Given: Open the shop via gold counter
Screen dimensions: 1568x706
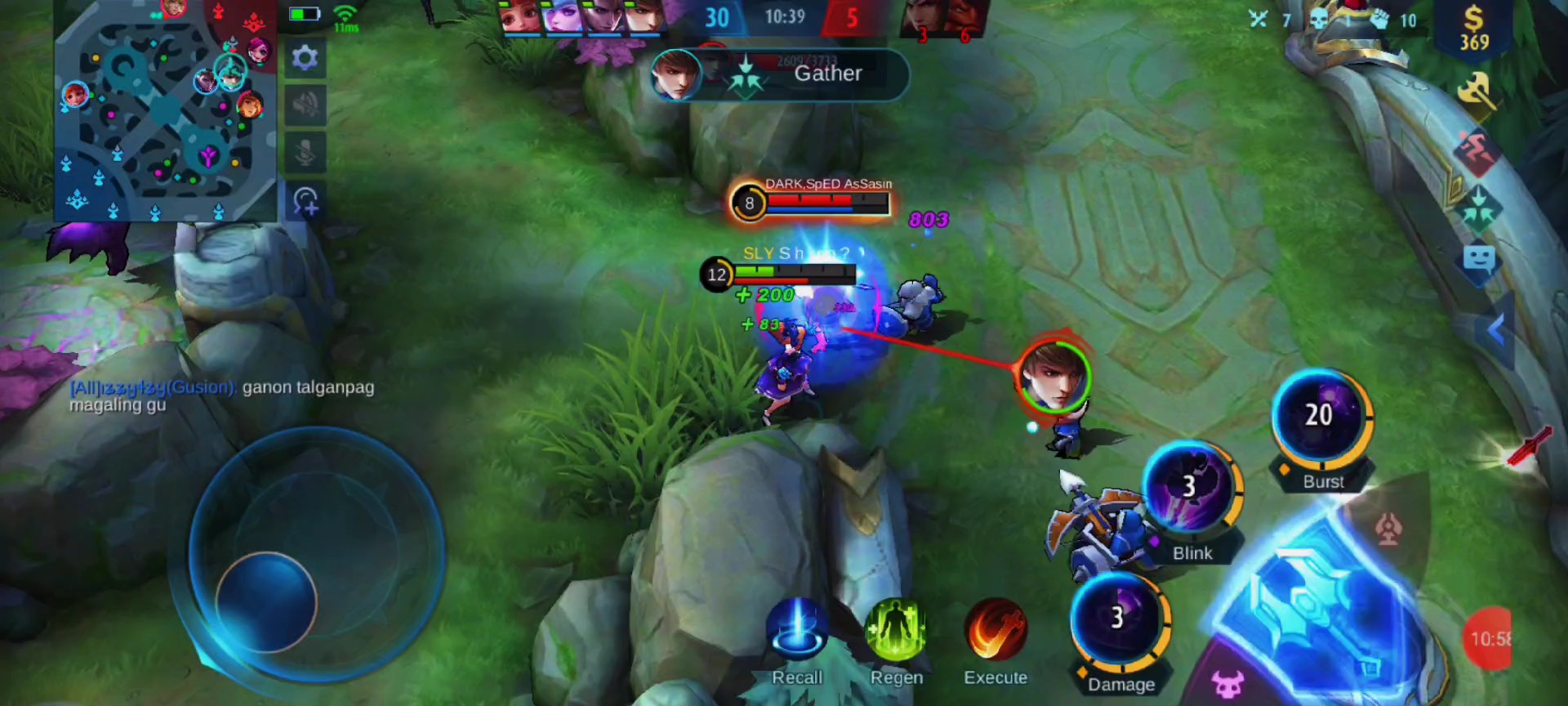Looking at the screenshot, I should point(1474,29).
